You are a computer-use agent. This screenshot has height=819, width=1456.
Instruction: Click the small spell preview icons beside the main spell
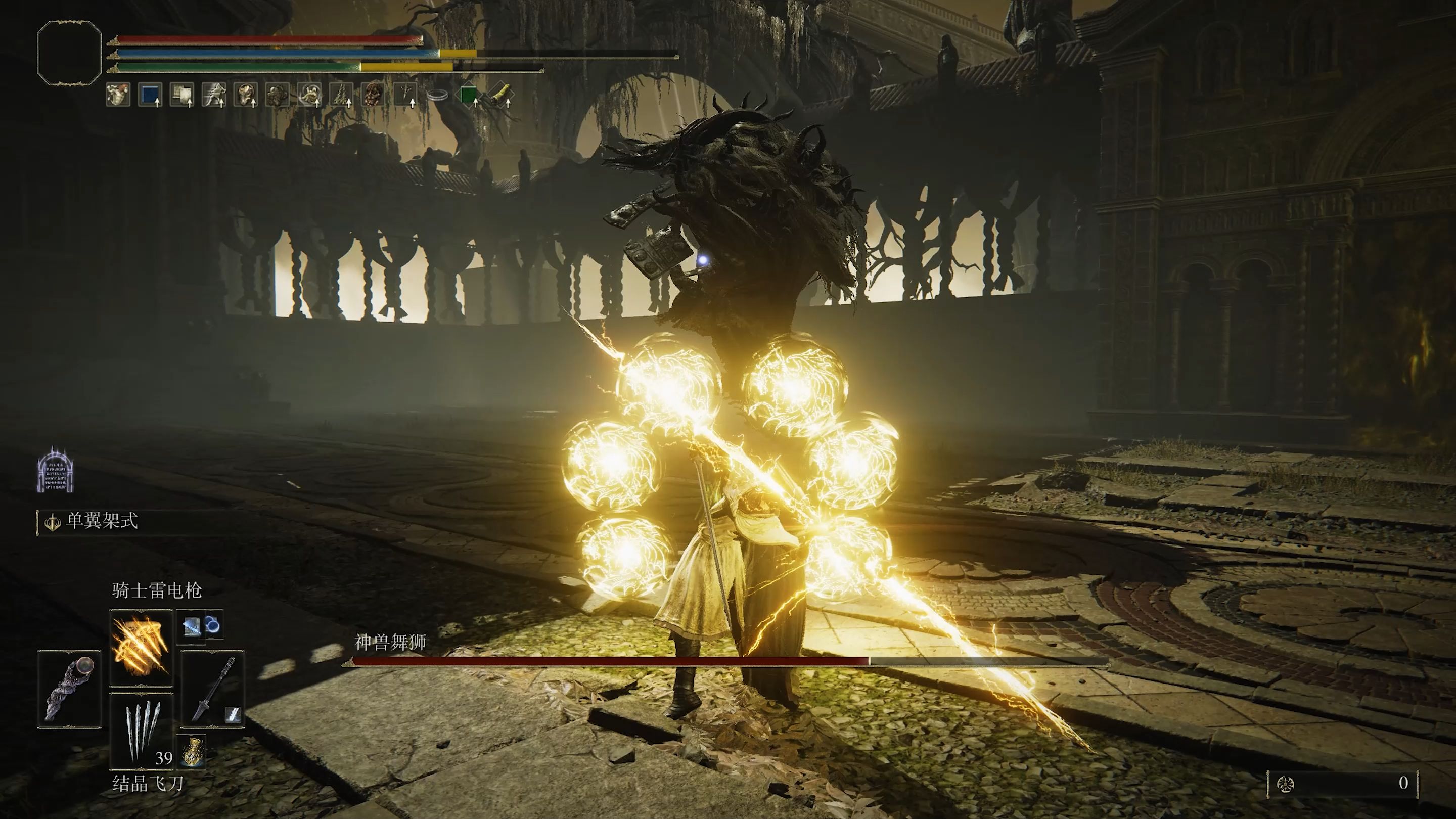click(x=200, y=626)
